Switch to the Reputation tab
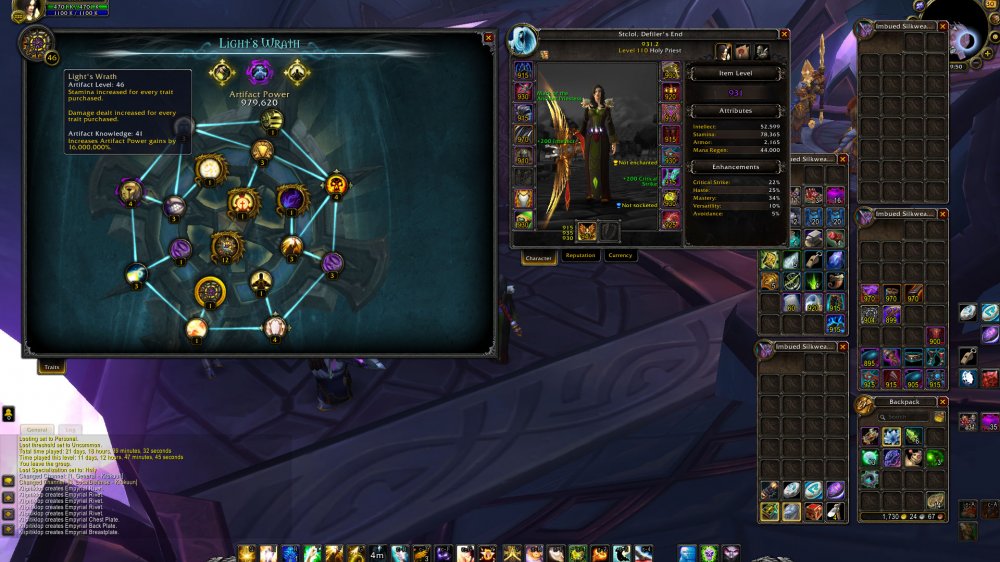Image resolution: width=1000 pixels, height=562 pixels. coord(580,256)
